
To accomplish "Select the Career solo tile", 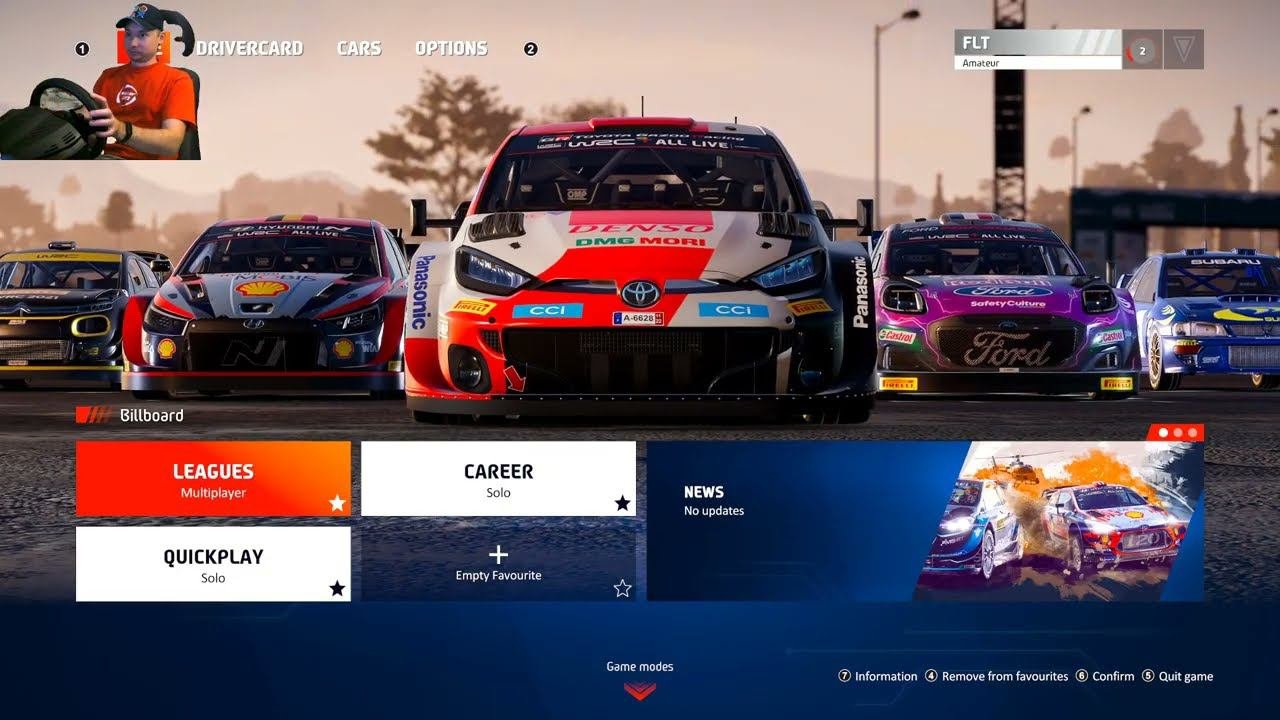I will click(x=498, y=478).
